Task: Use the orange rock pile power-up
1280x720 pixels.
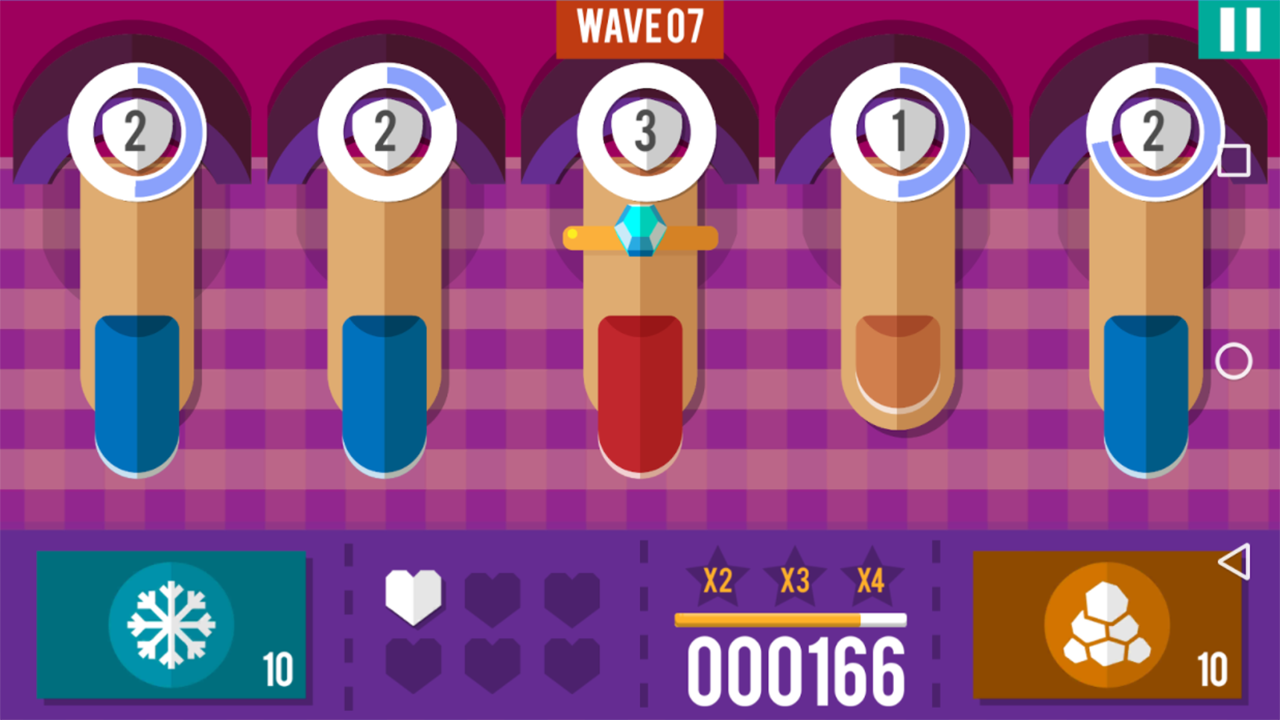Action: (x=1107, y=624)
